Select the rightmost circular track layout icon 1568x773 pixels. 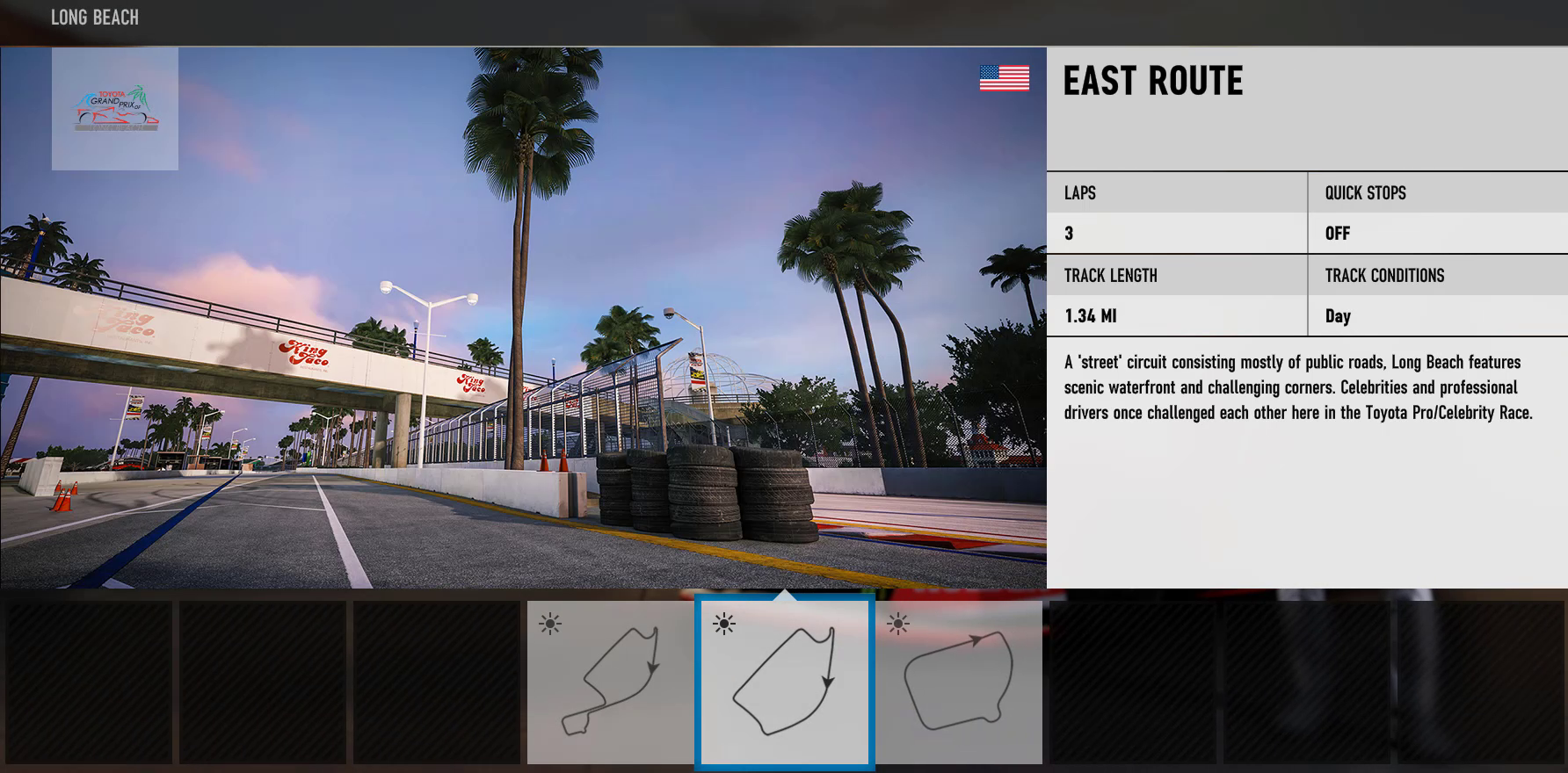click(960, 683)
